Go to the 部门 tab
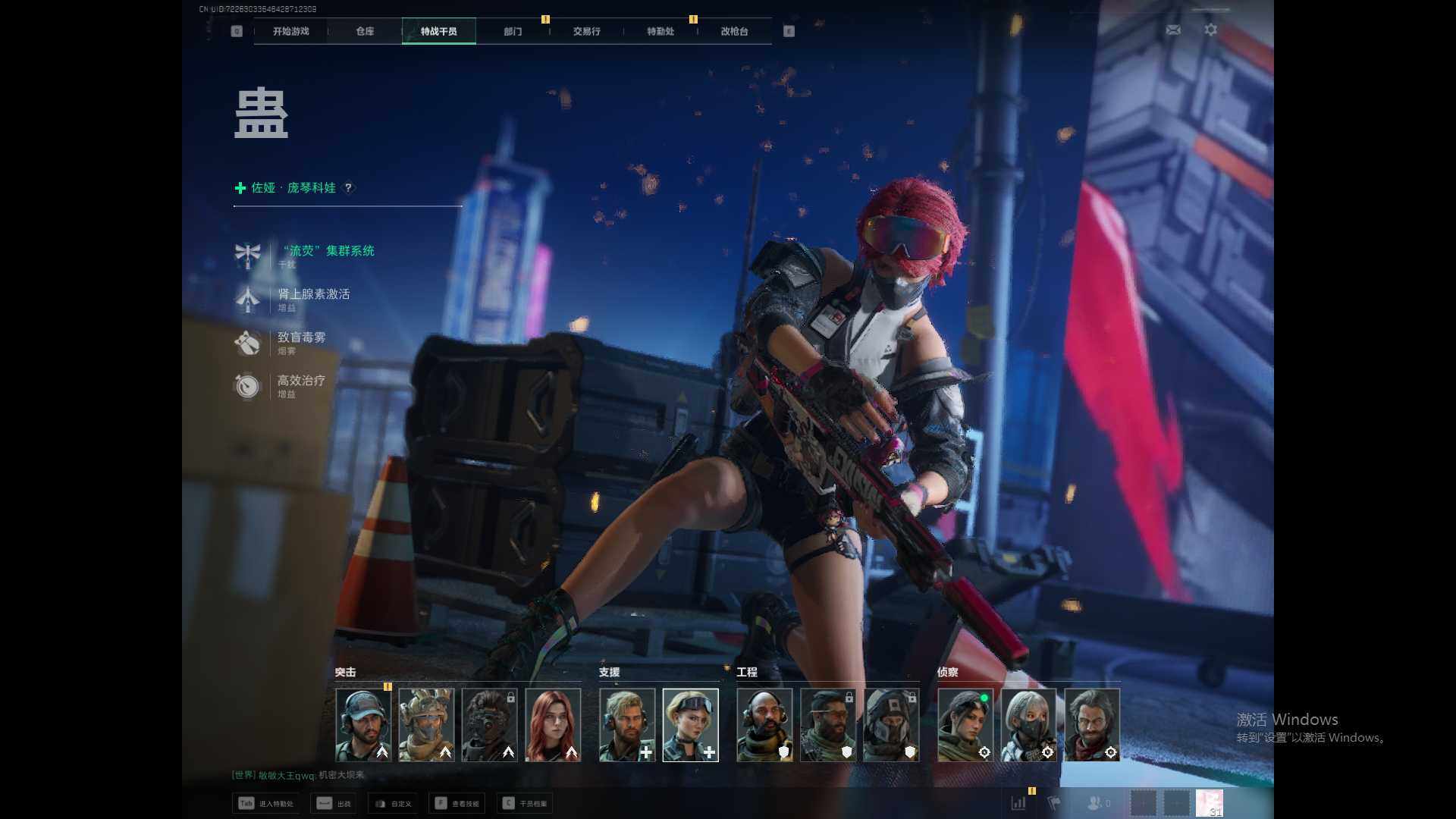 (513, 31)
